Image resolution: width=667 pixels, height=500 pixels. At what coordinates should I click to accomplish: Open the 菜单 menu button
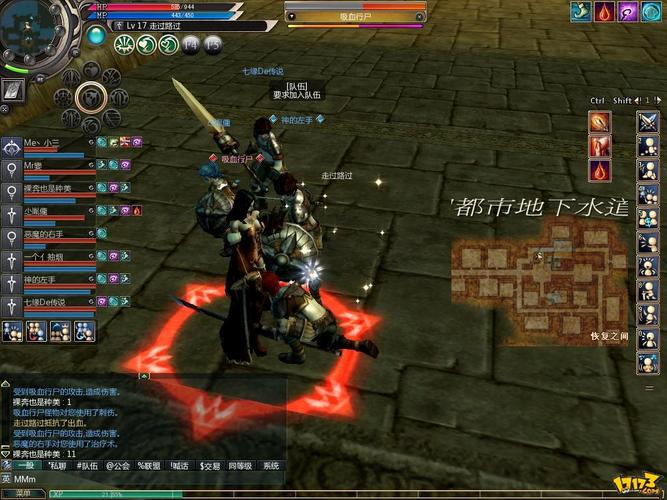click(x=22, y=493)
